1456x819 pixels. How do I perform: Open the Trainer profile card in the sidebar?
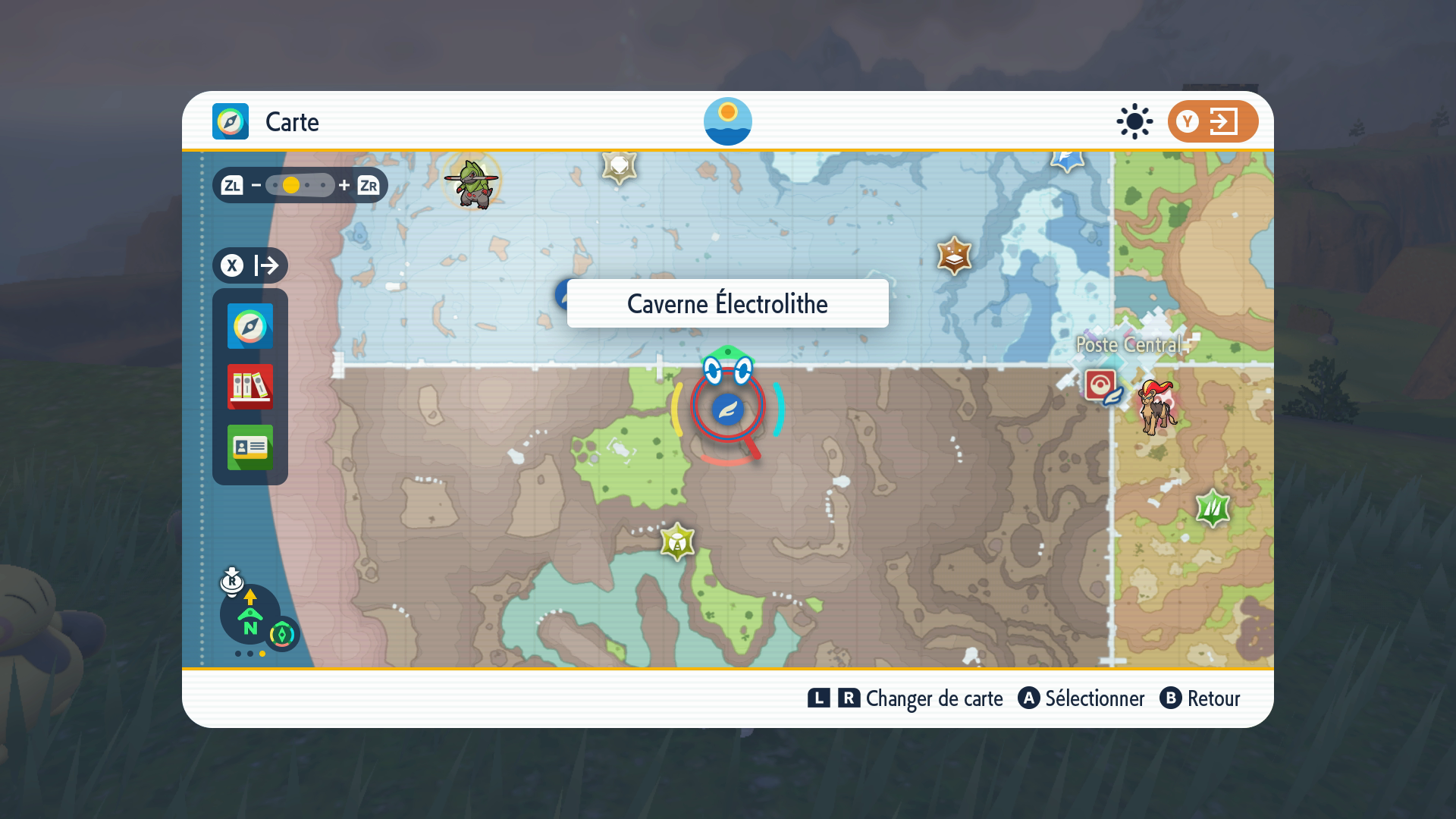(x=249, y=447)
